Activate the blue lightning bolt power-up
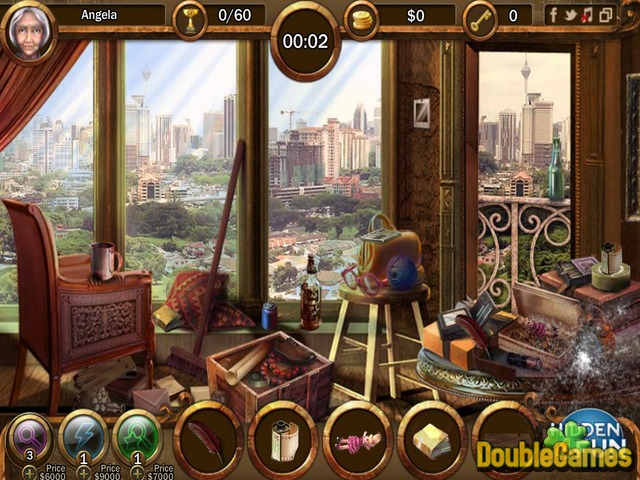Image resolution: width=640 pixels, height=480 pixels. [x=83, y=438]
